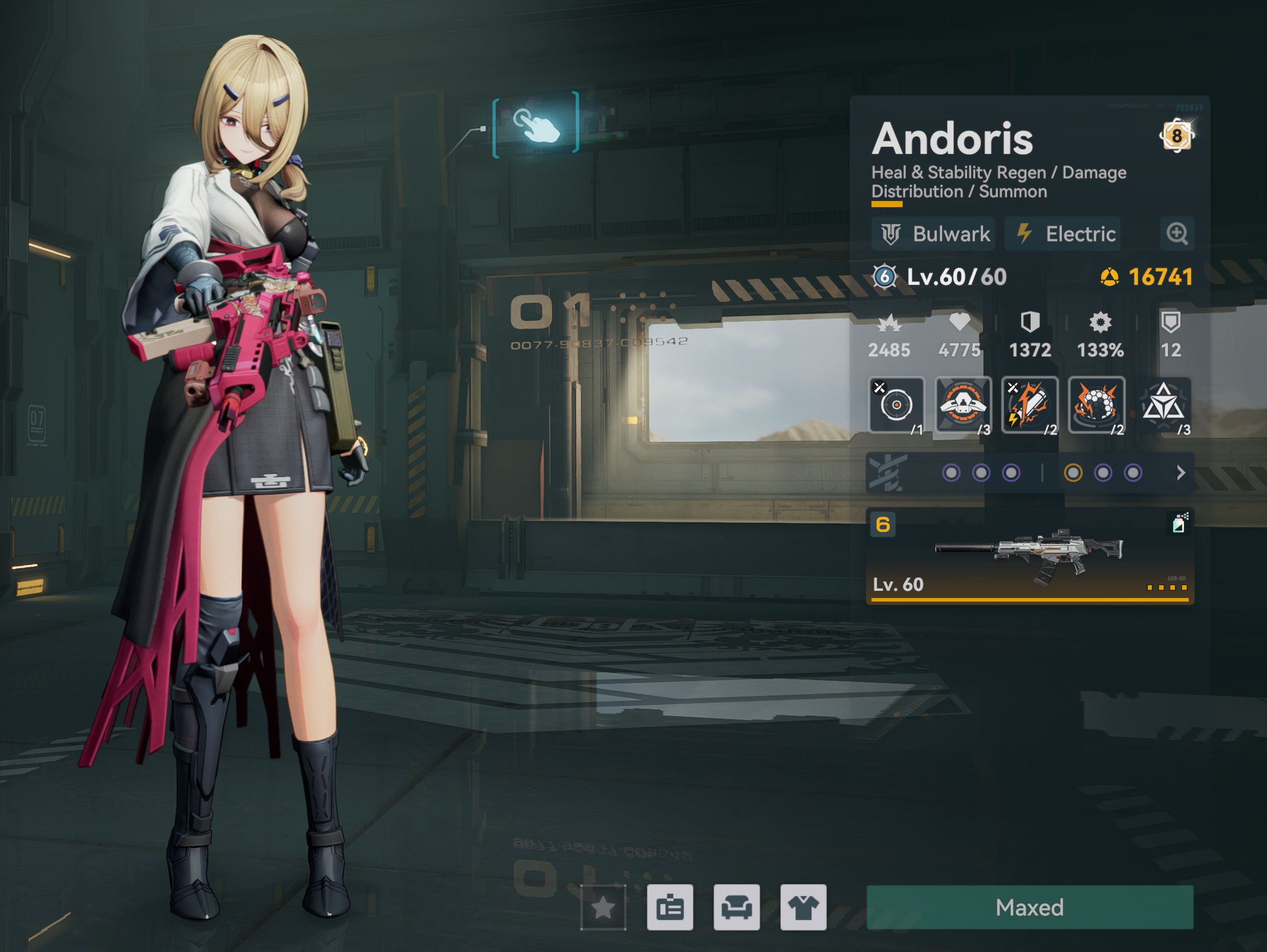Tap the glowing touch interaction icon

[x=536, y=125]
